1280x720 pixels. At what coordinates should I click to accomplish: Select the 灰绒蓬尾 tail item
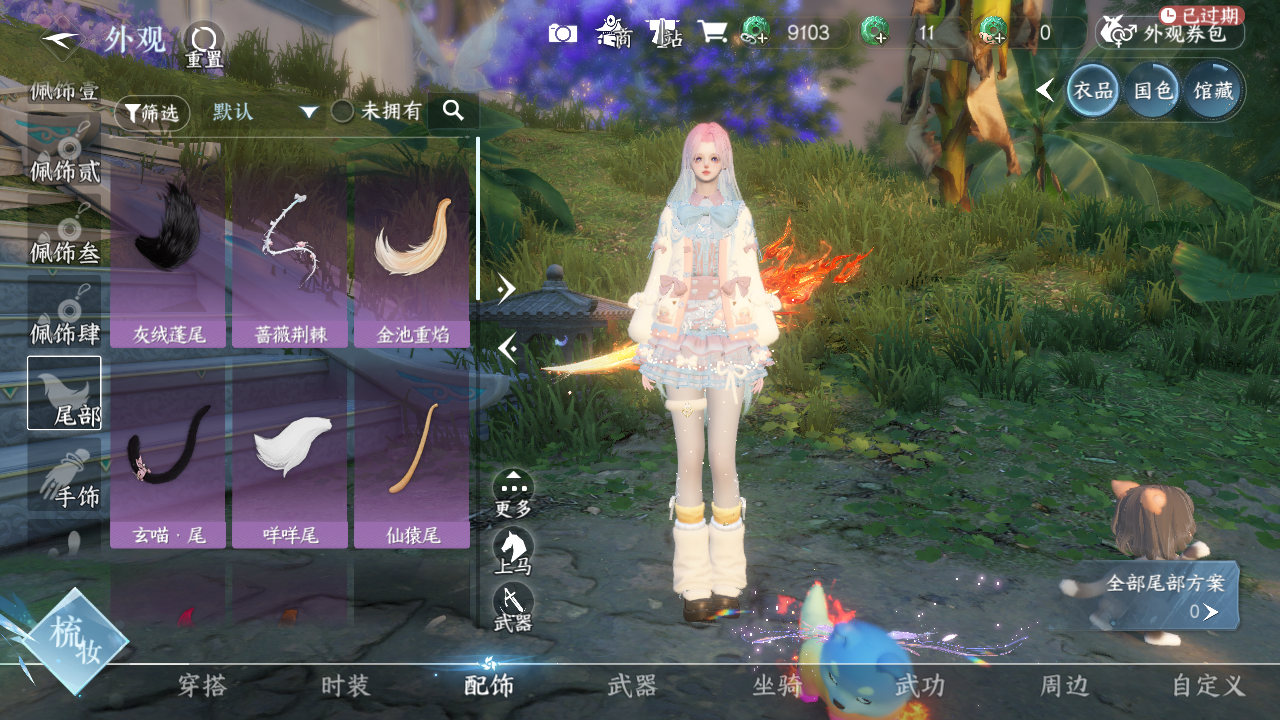click(169, 260)
